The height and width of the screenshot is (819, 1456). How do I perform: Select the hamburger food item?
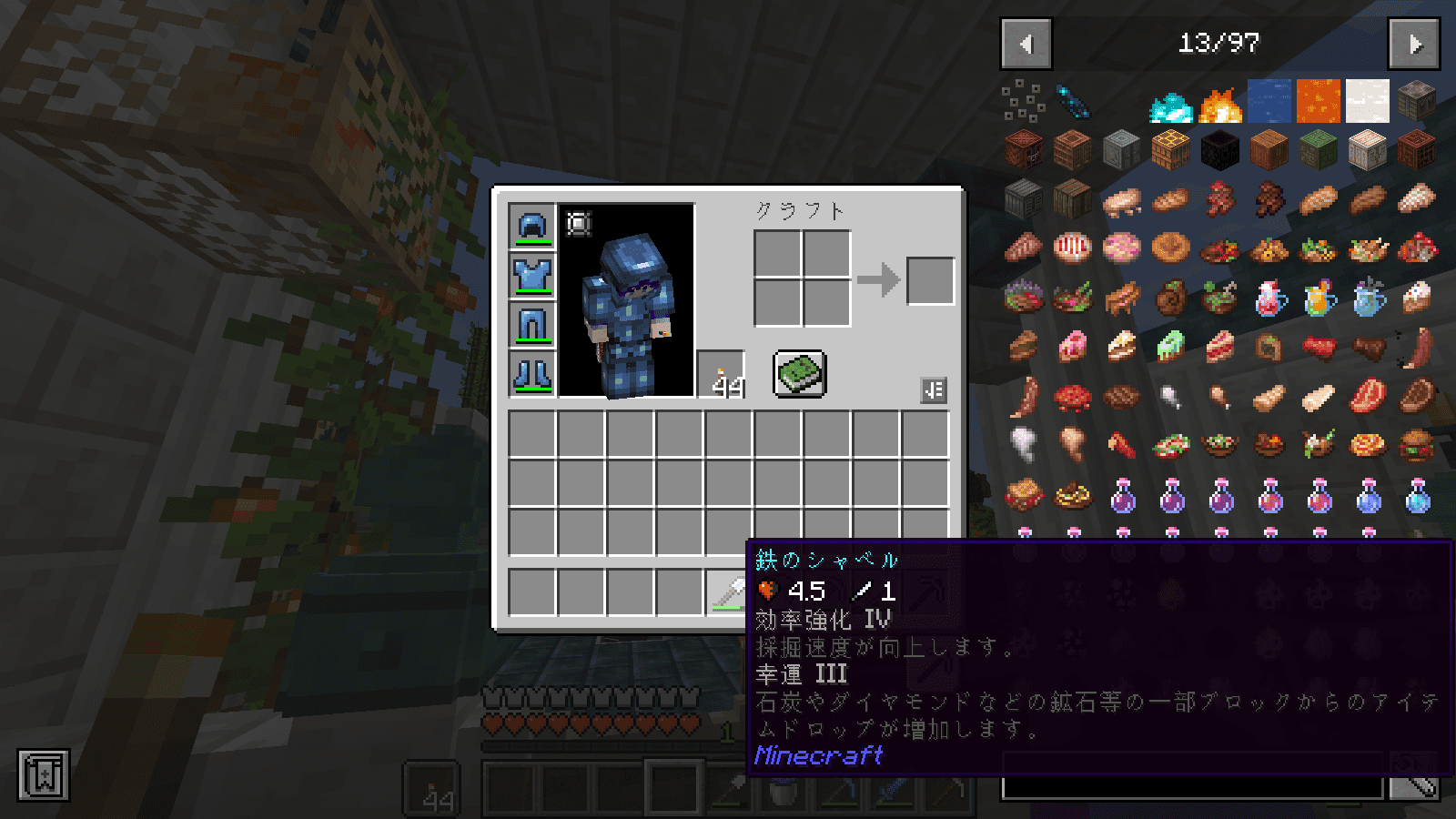click(1417, 446)
